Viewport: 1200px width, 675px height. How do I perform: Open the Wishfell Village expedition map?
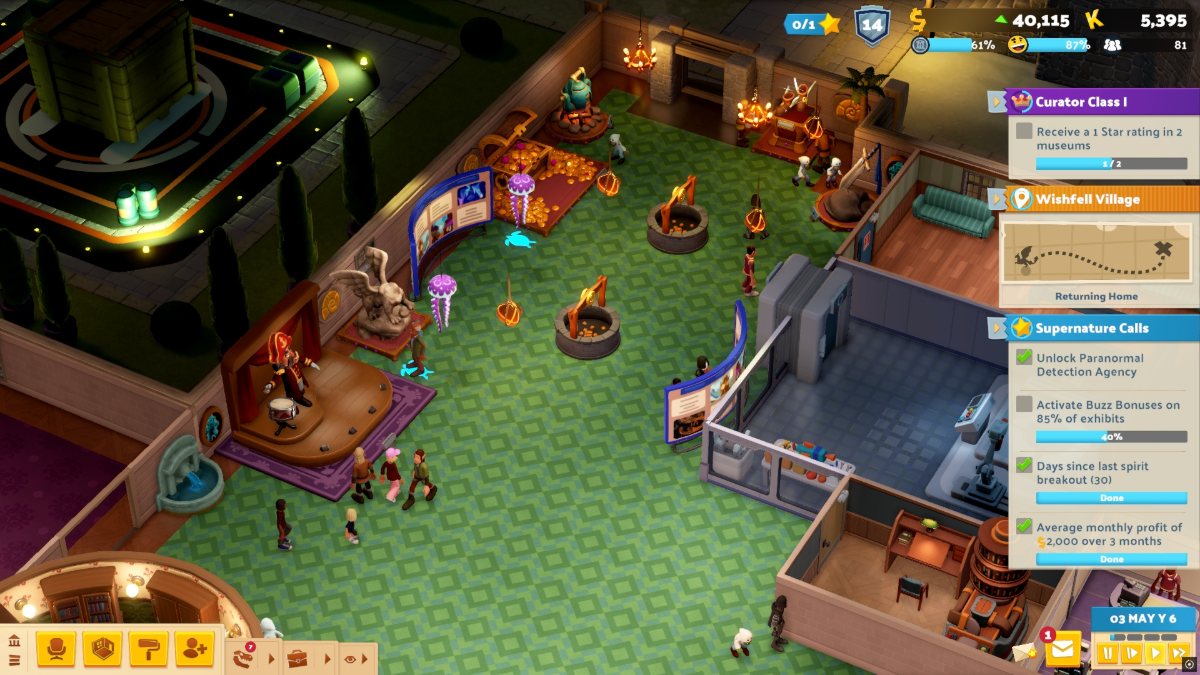[x=1099, y=253]
